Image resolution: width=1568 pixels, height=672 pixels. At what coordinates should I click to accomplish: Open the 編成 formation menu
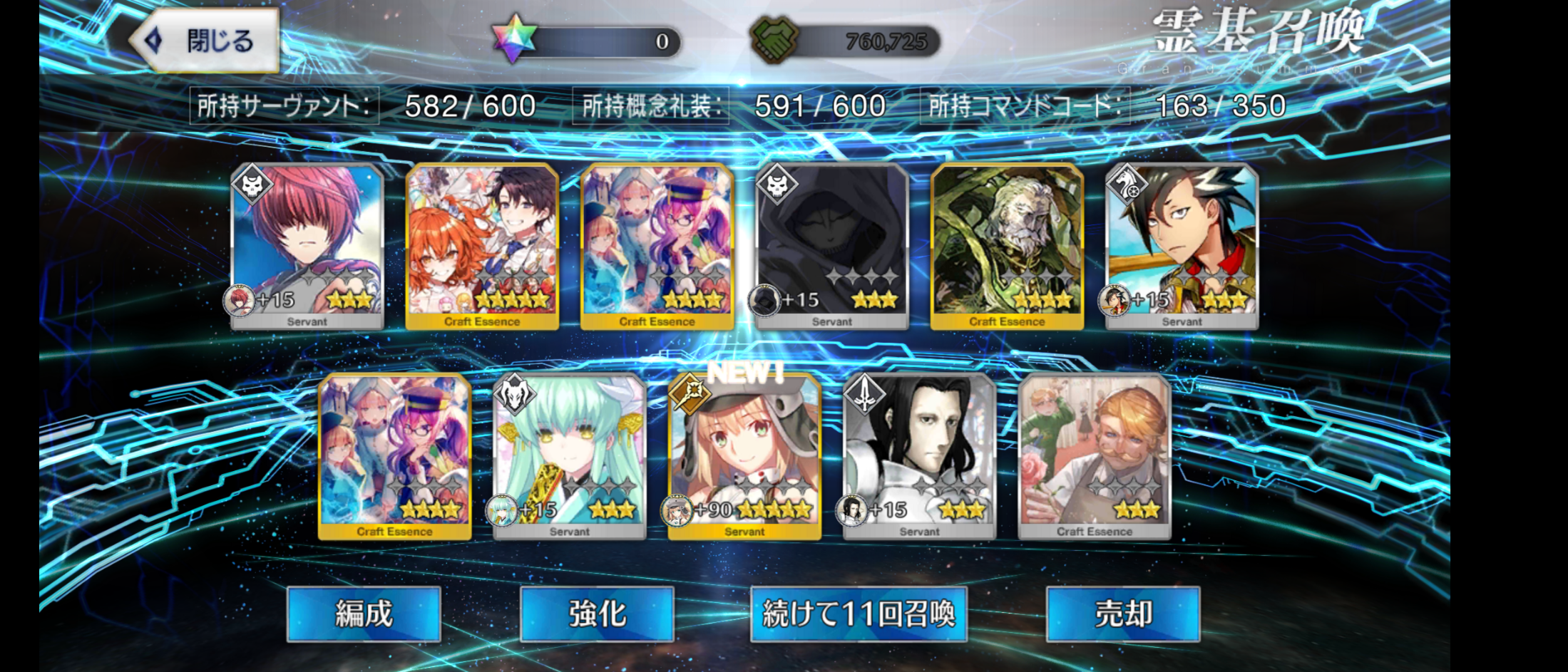364,614
